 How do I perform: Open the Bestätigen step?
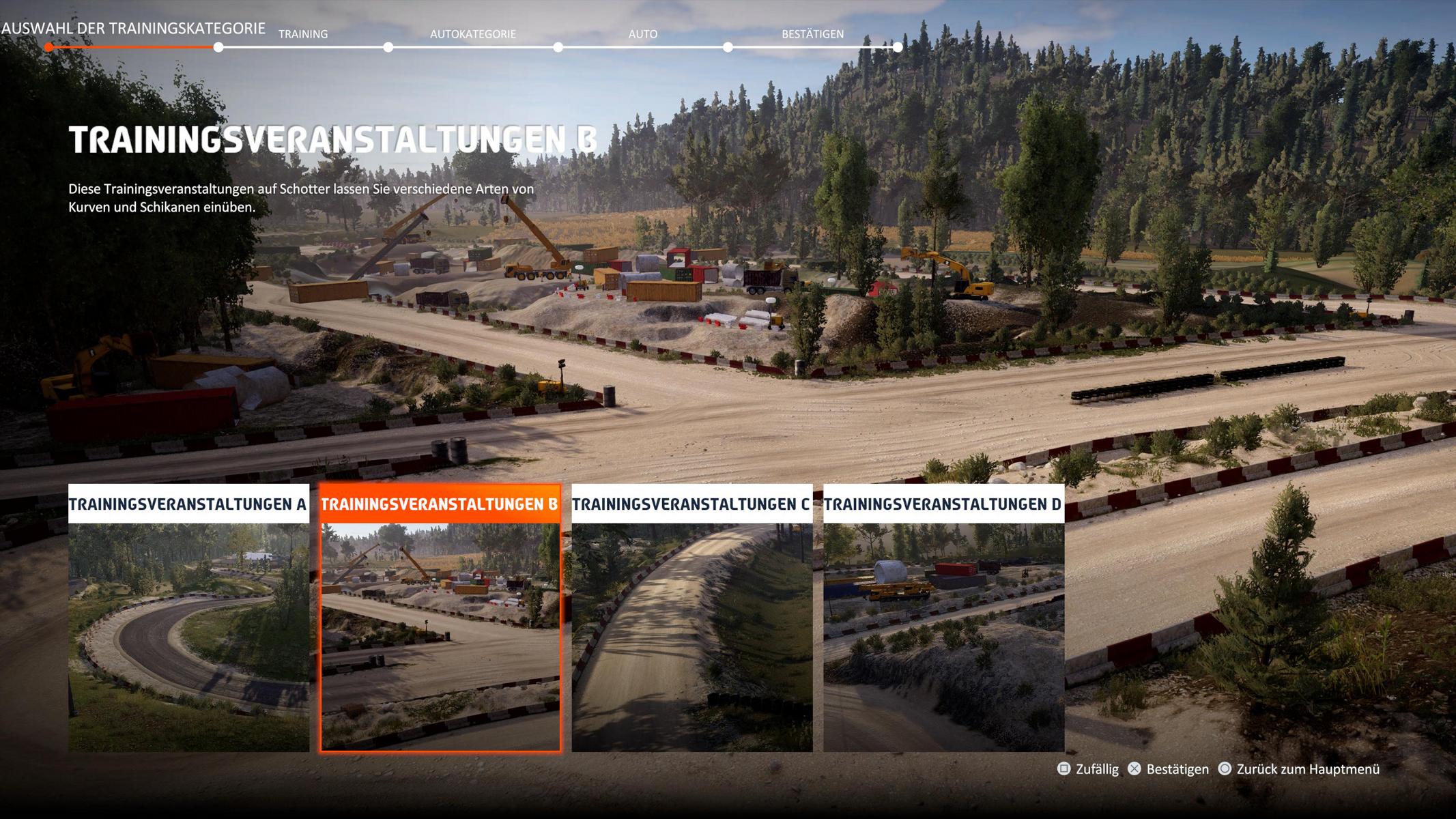click(x=812, y=34)
